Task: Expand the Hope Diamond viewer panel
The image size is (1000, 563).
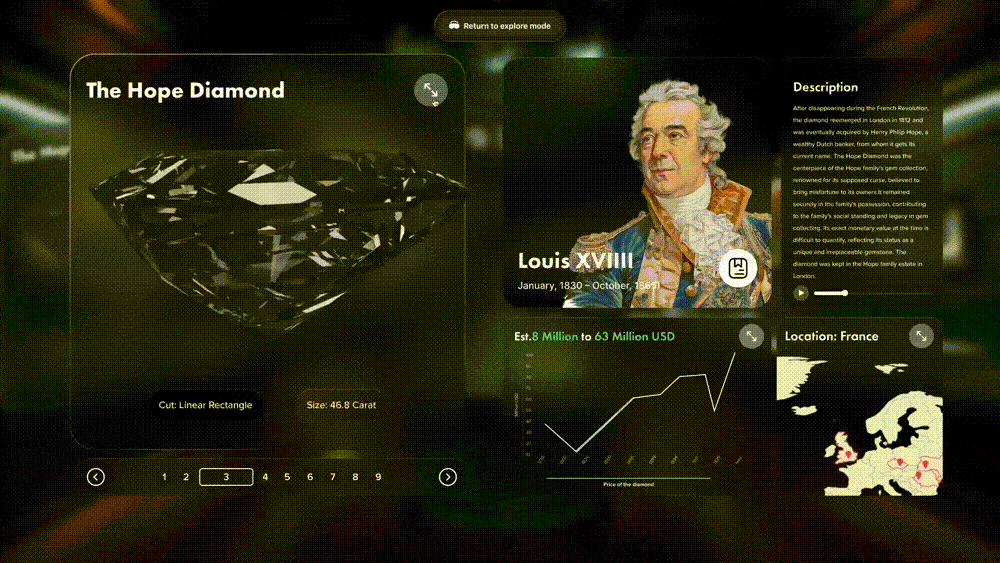Action: pos(430,91)
